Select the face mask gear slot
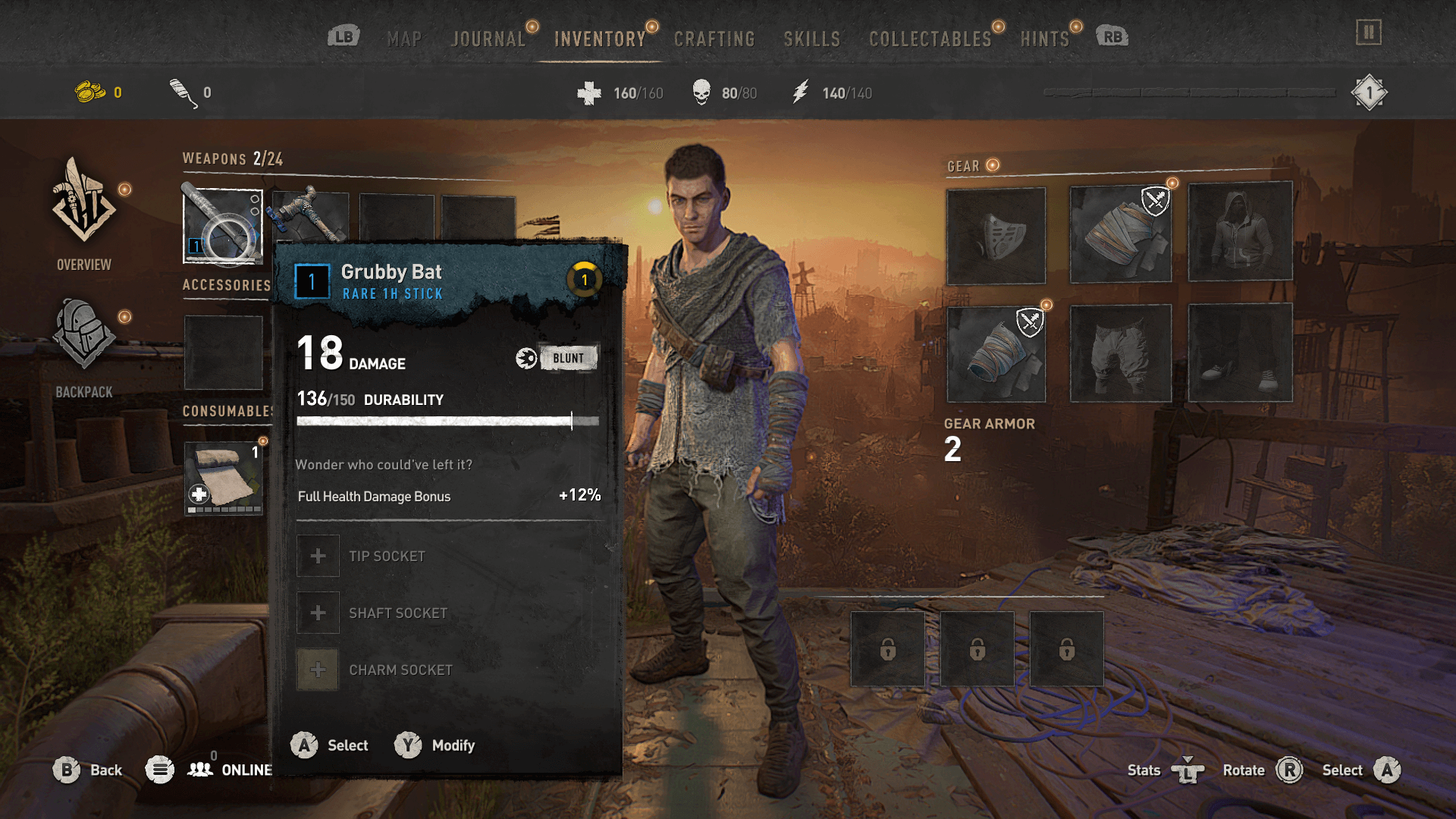The width and height of the screenshot is (1456, 819). click(996, 236)
